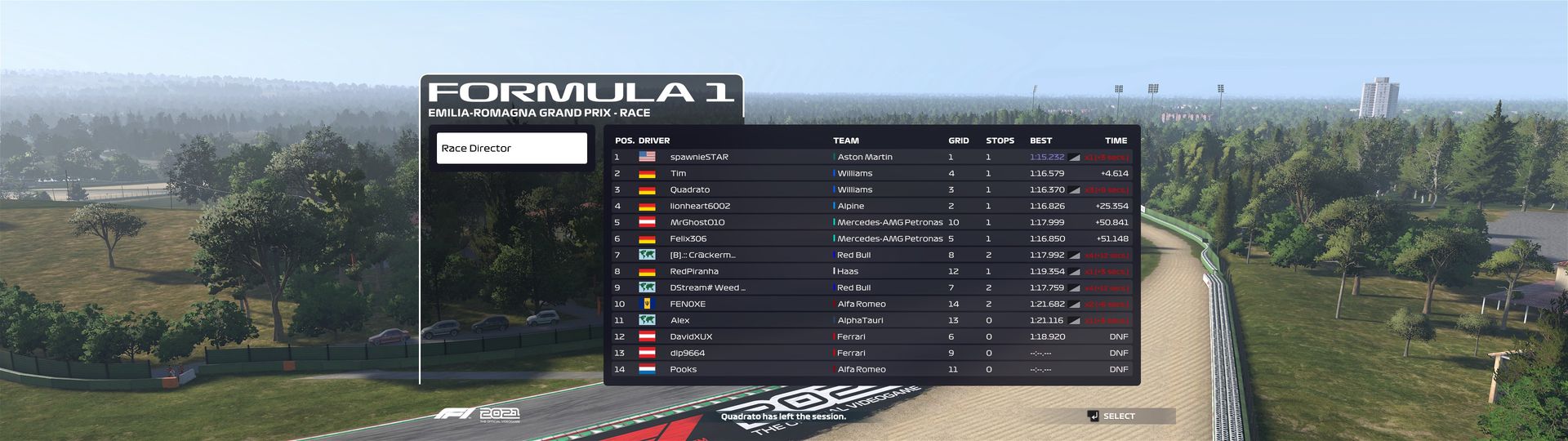Pick Felix306's row in the results
1568x441 pixels.
871,238
